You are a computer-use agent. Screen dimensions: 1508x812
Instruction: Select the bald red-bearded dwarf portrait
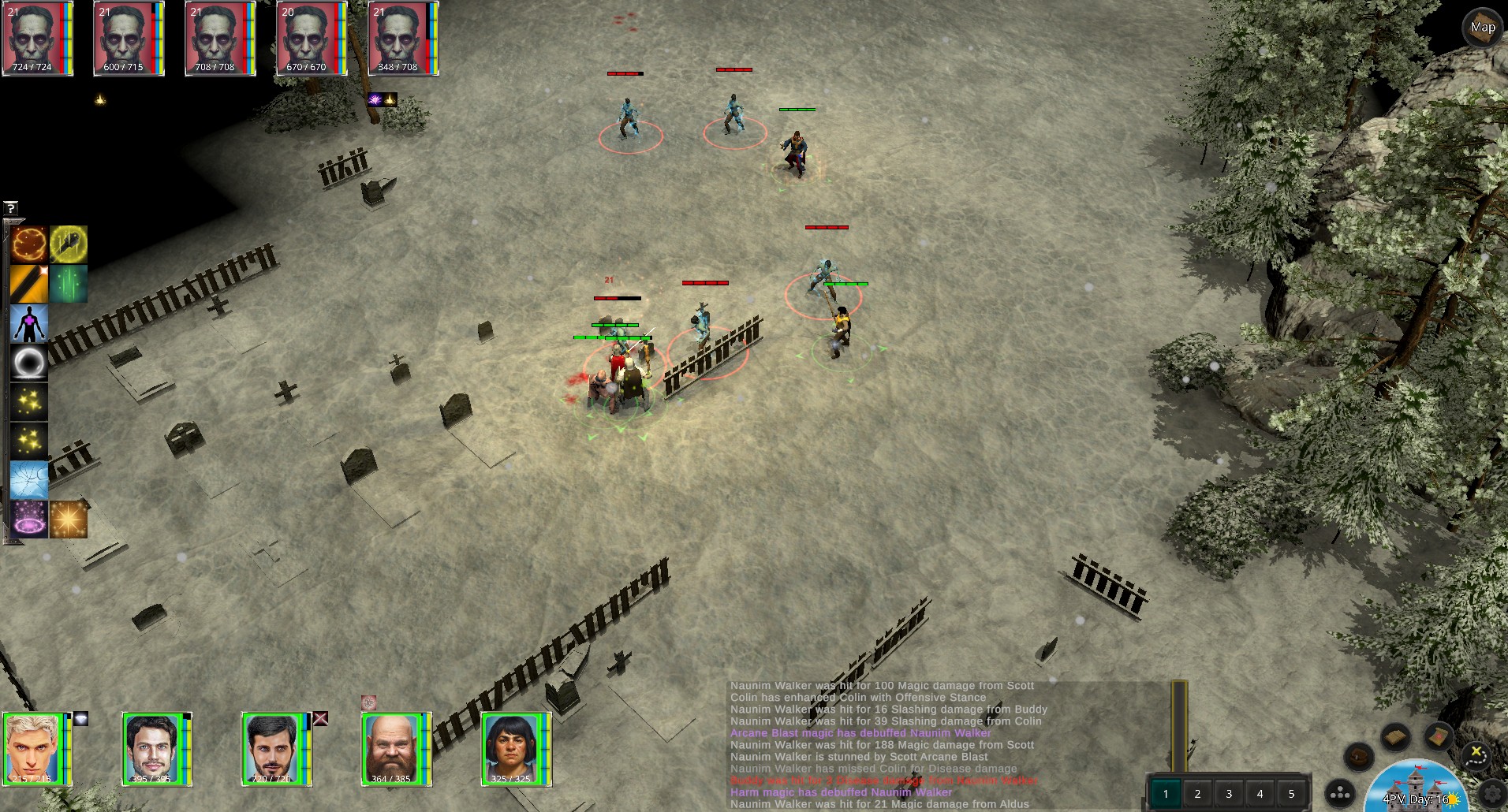tap(392, 748)
